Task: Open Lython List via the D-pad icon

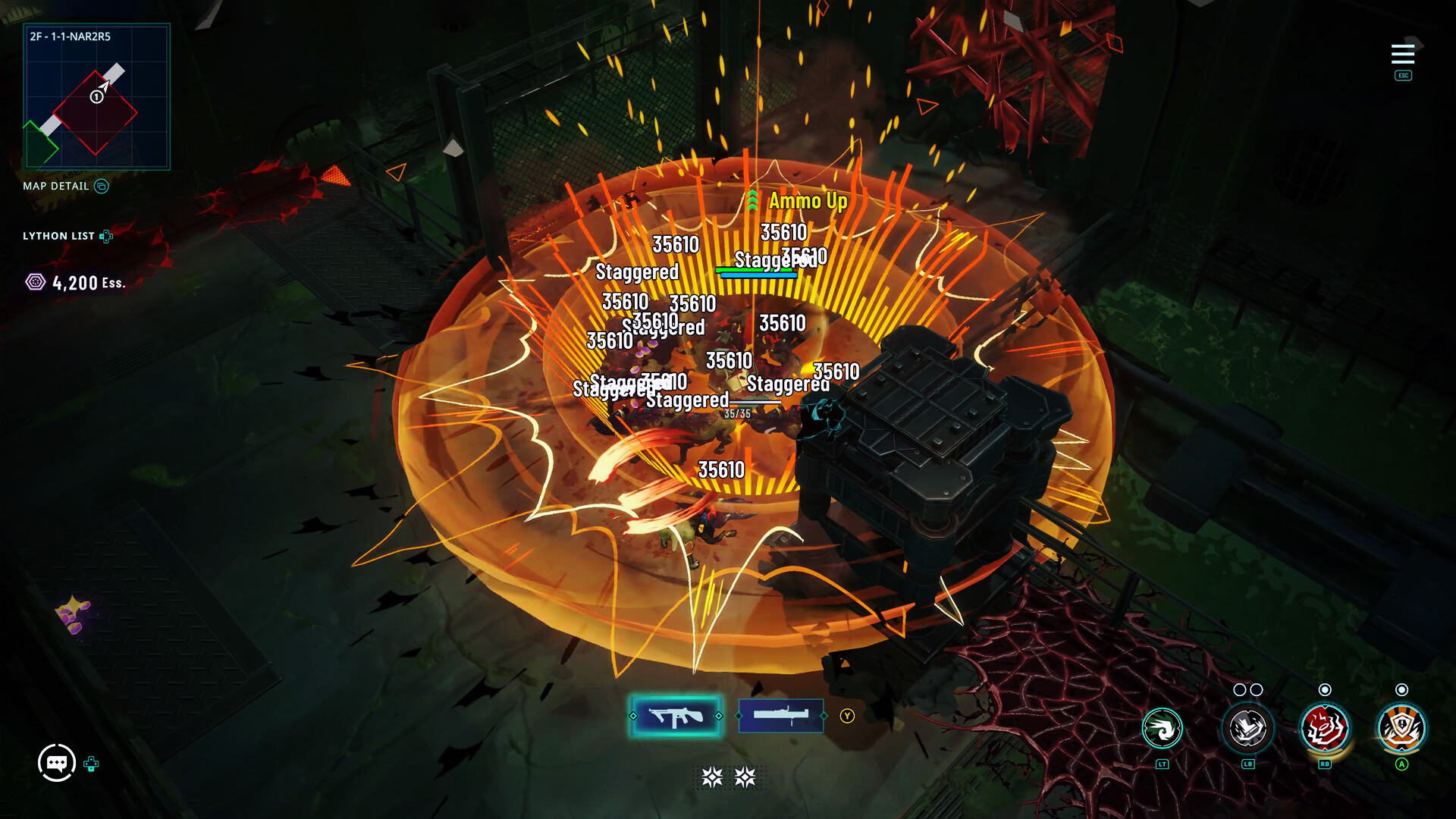Action: [106, 236]
